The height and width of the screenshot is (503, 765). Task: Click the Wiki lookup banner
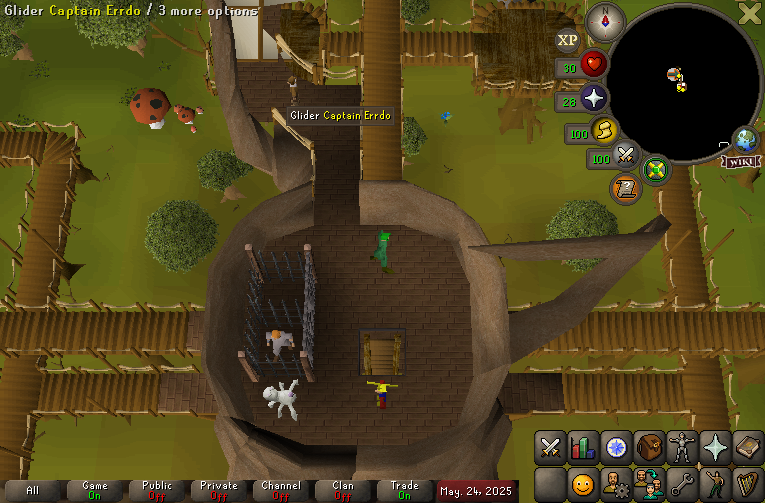(x=740, y=161)
